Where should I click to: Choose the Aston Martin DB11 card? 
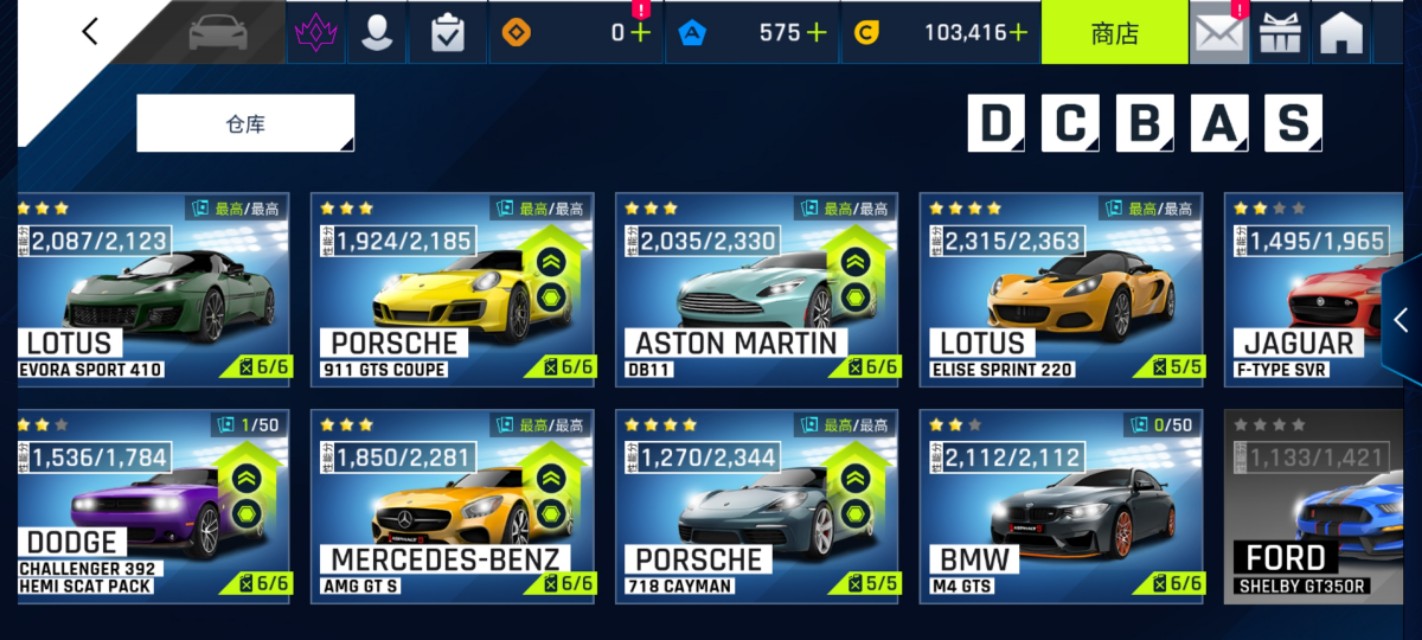pos(756,290)
